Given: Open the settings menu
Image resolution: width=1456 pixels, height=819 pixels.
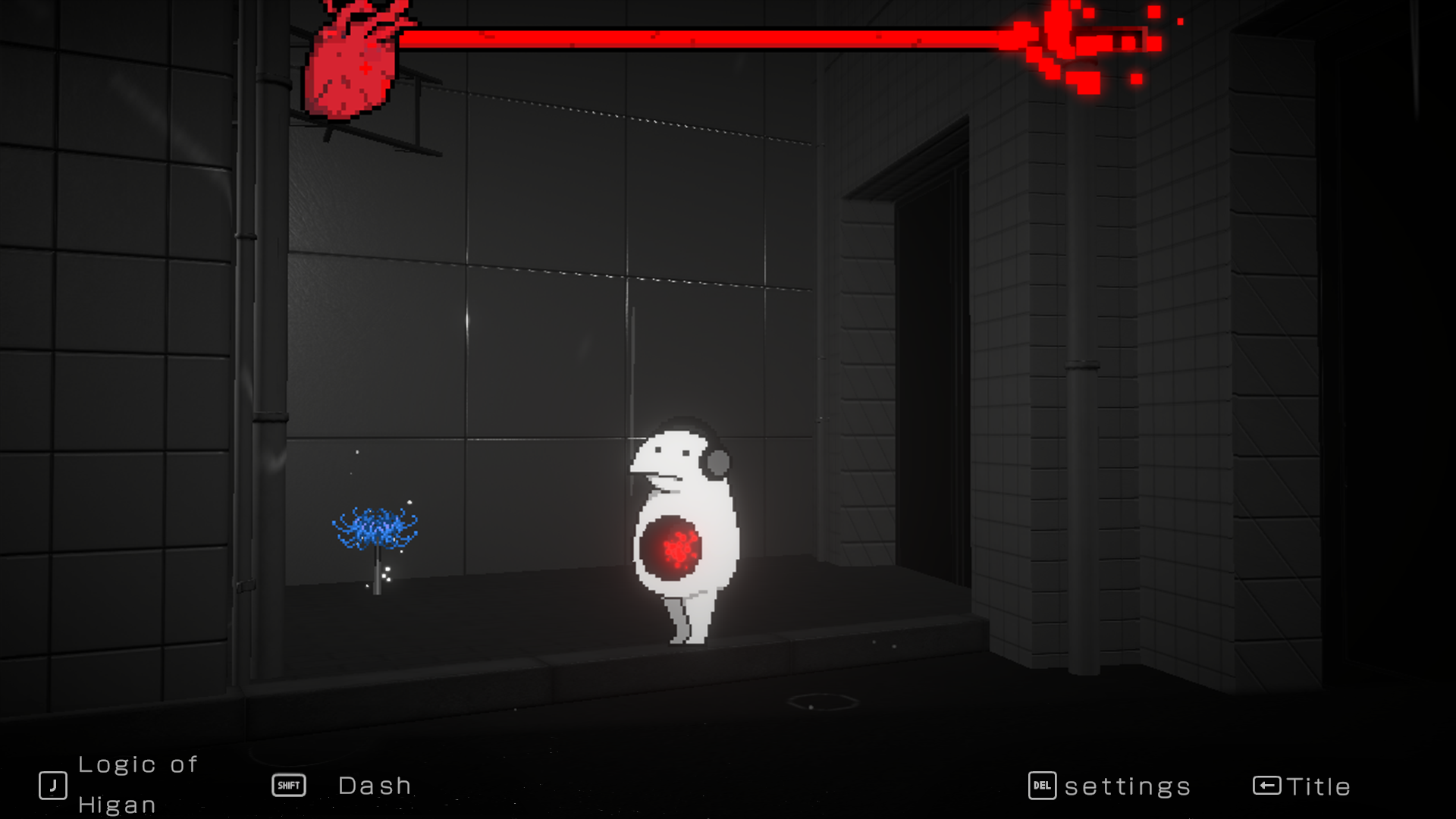Looking at the screenshot, I should [1109, 786].
